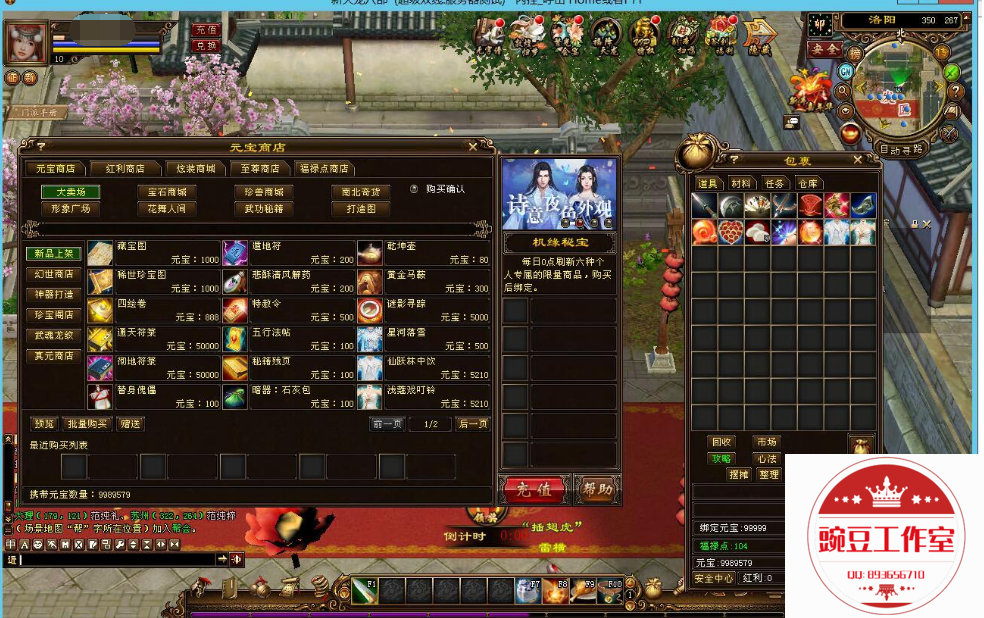Image resolution: width=984 pixels, height=618 pixels.
Task: Open the 幻世商店 side category
Action: (x=54, y=274)
